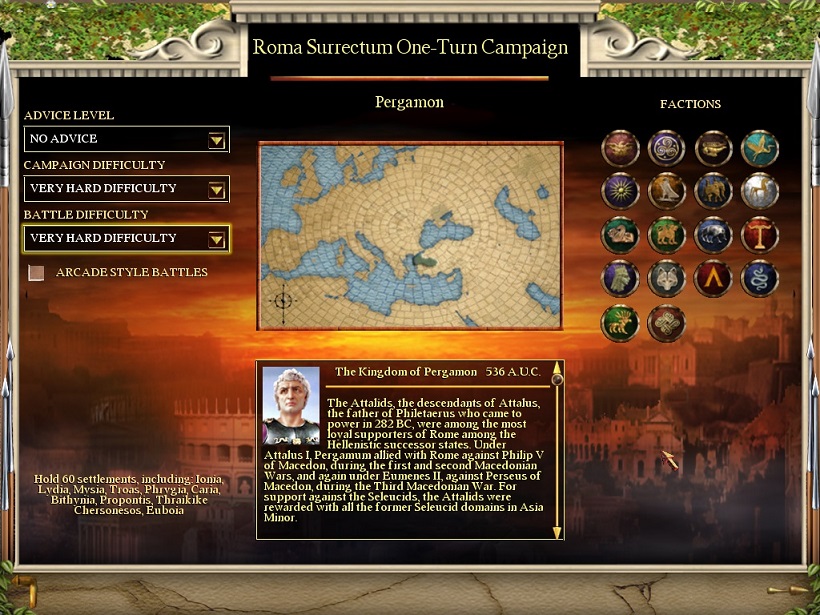Open the Campaign Difficulty dropdown
Screen dimensions: 820x615
[216, 189]
